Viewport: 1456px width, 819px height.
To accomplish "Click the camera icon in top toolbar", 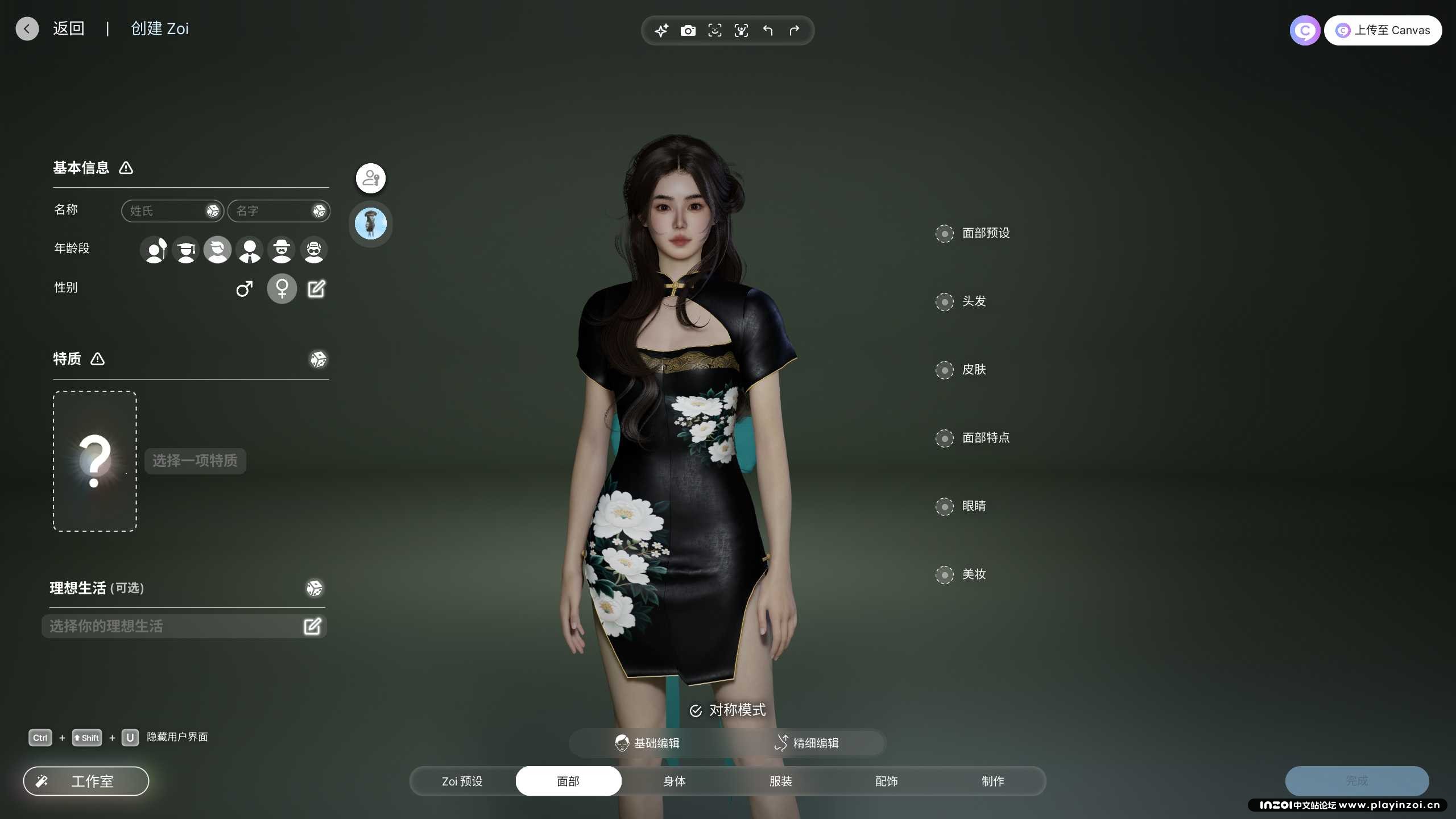I will [x=688, y=31].
